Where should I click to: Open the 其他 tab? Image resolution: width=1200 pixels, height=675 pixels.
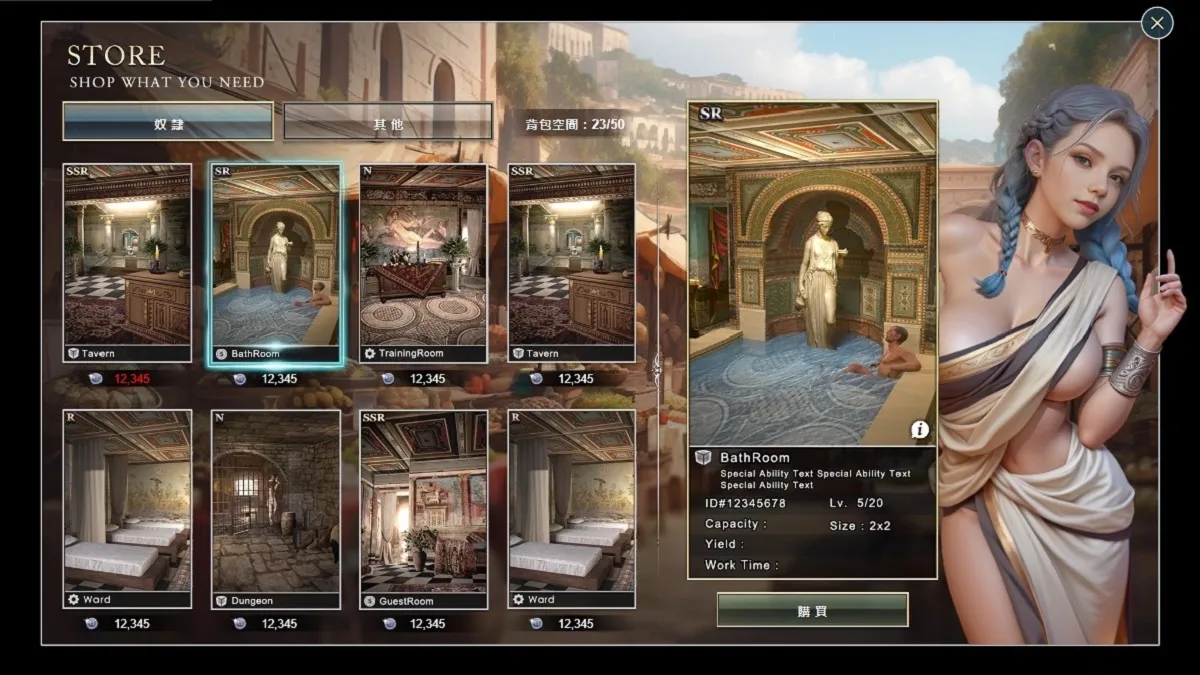(388, 122)
